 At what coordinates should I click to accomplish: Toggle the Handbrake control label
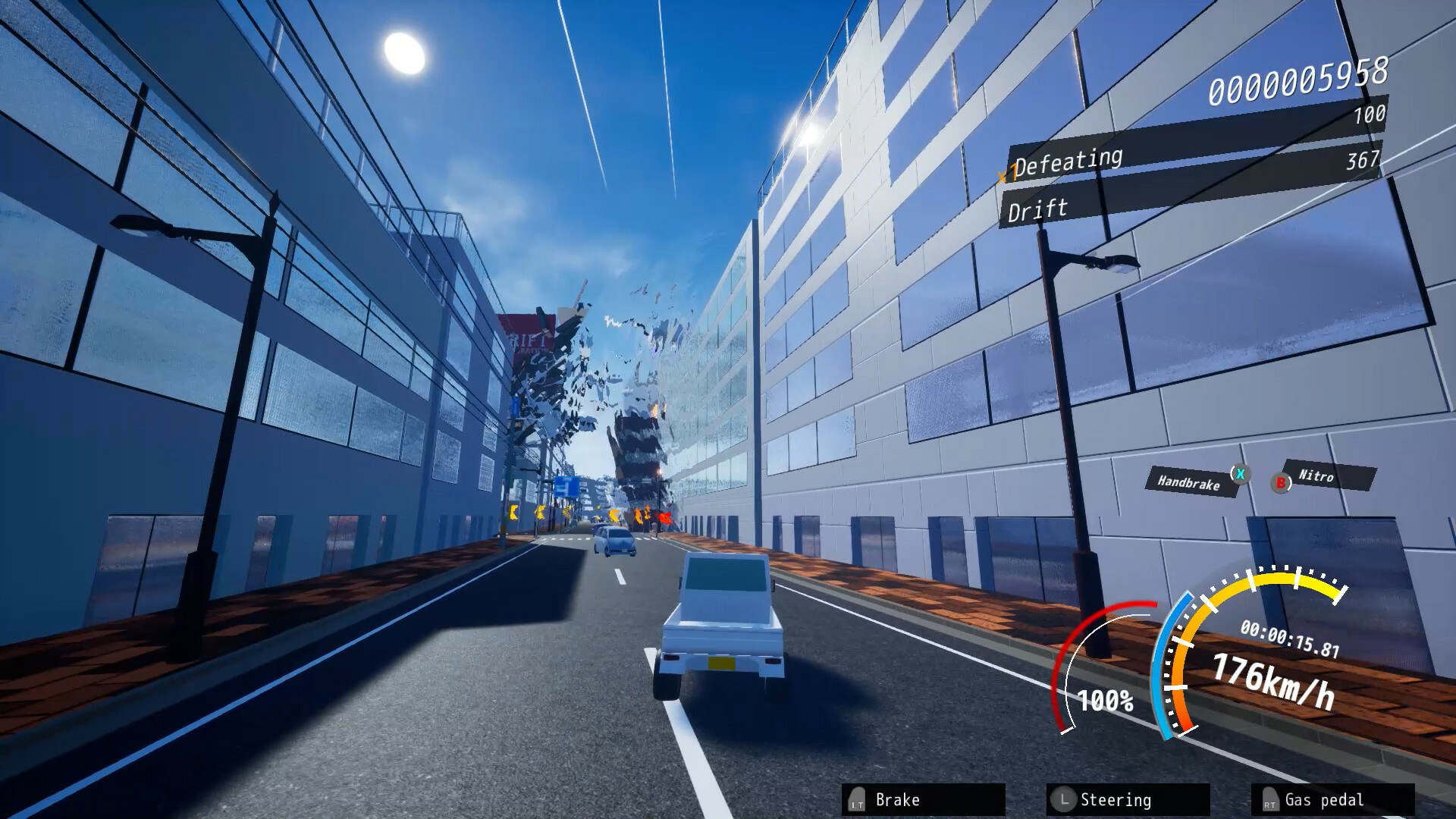pyautogui.click(x=1191, y=481)
